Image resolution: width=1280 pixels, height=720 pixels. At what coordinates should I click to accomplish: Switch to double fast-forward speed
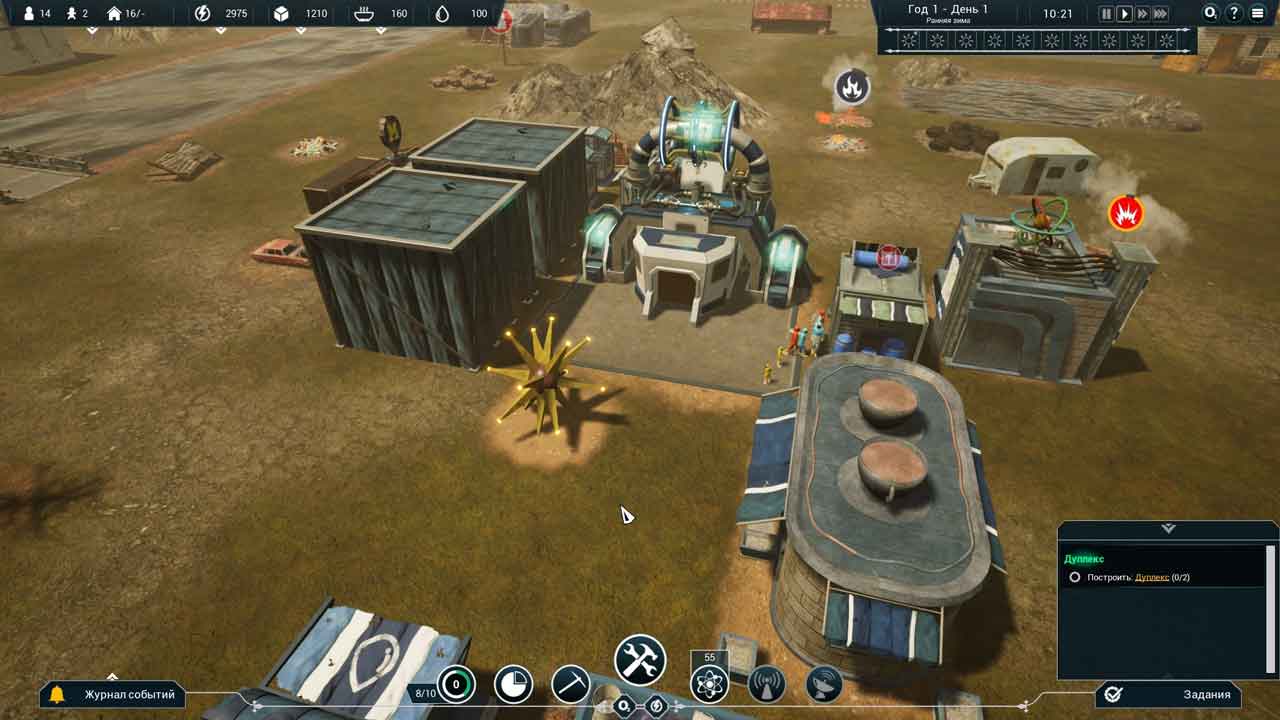tap(1142, 14)
